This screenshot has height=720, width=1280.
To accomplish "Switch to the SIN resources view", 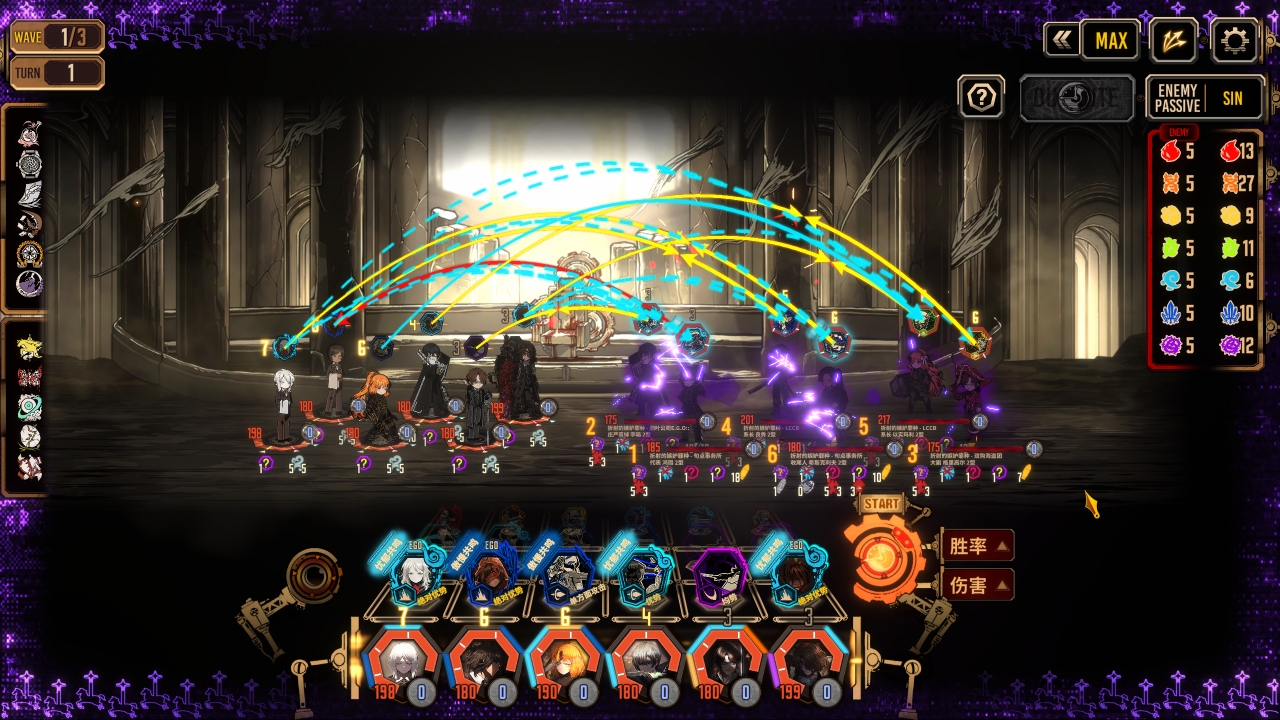I will [1233, 98].
